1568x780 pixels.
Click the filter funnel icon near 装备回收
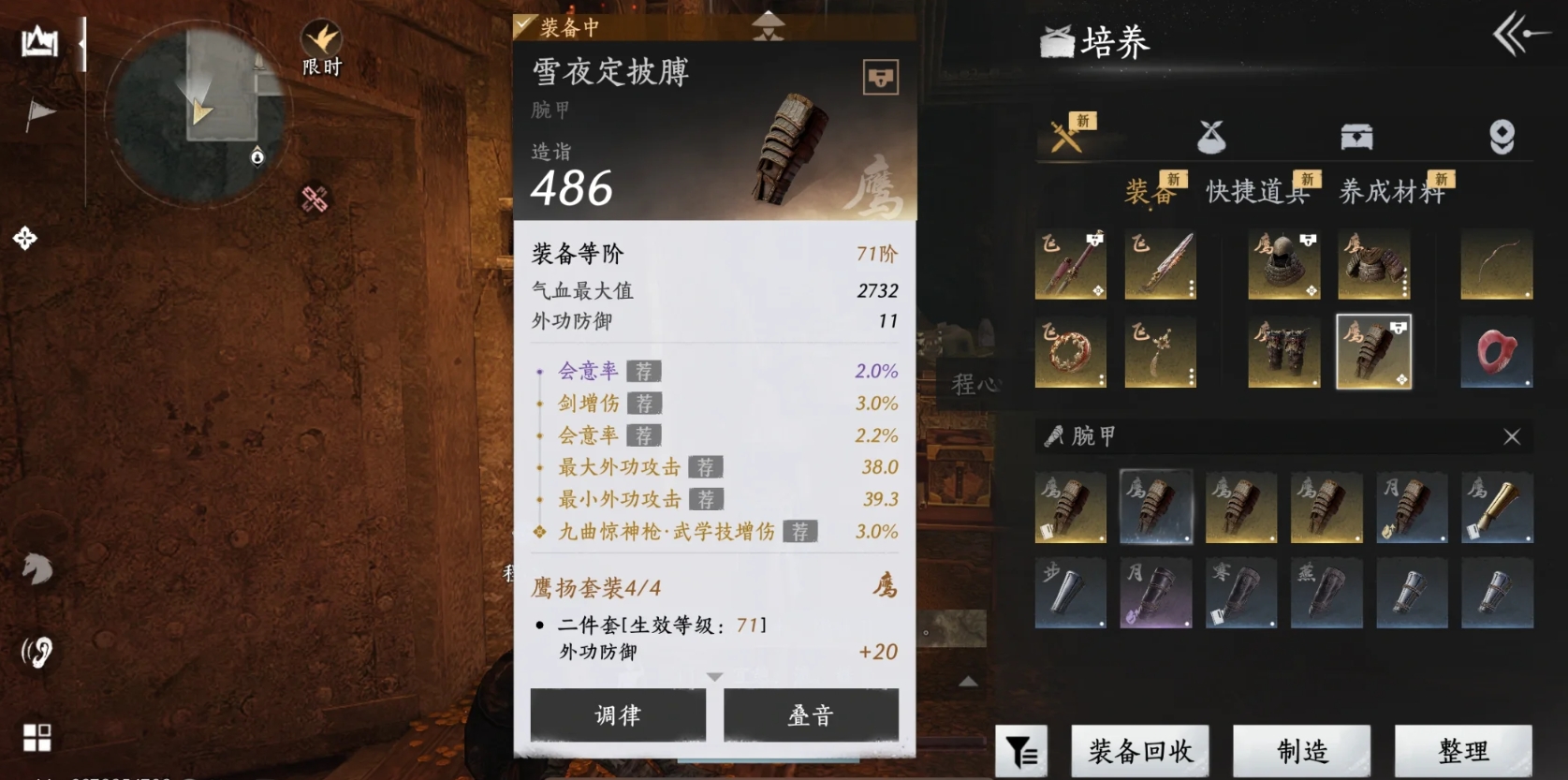pyautogui.click(x=1023, y=750)
